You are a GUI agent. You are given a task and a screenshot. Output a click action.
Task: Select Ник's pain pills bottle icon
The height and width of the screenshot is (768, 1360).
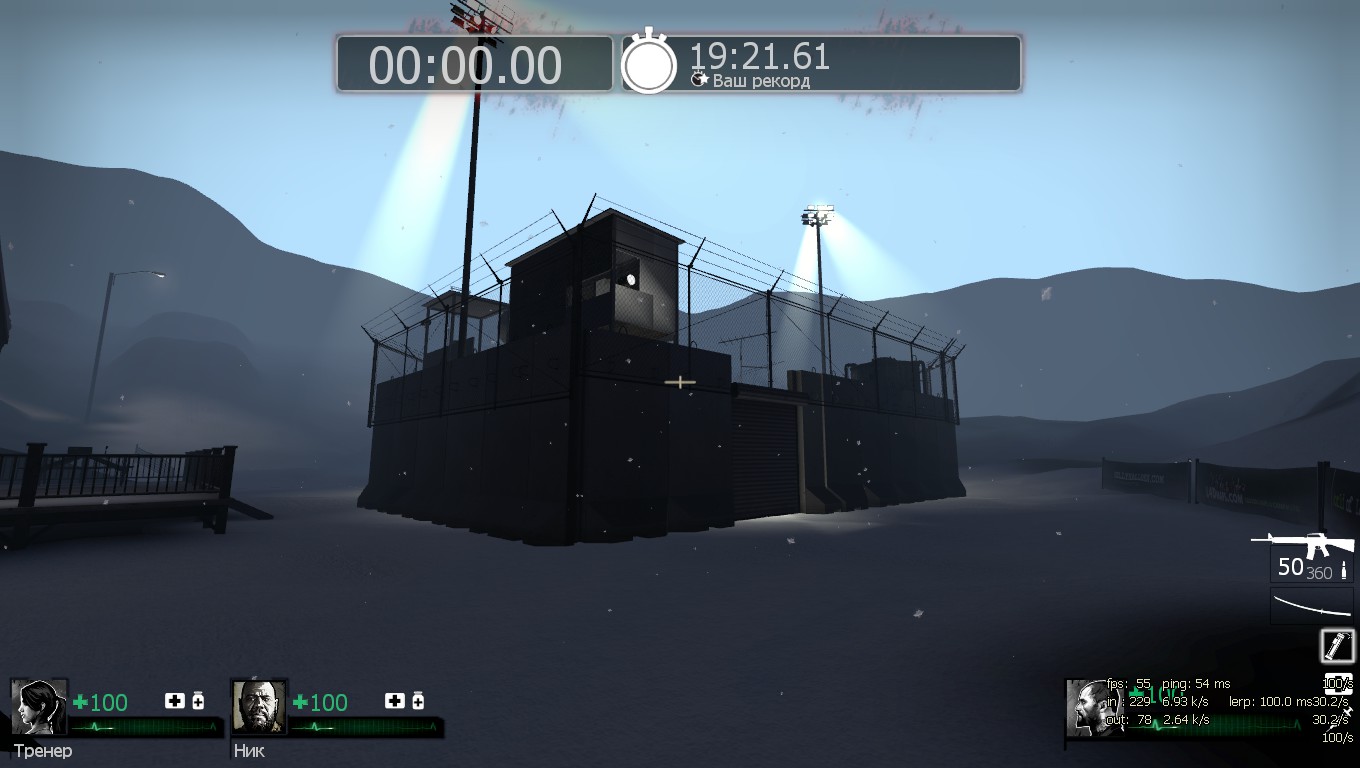click(418, 701)
